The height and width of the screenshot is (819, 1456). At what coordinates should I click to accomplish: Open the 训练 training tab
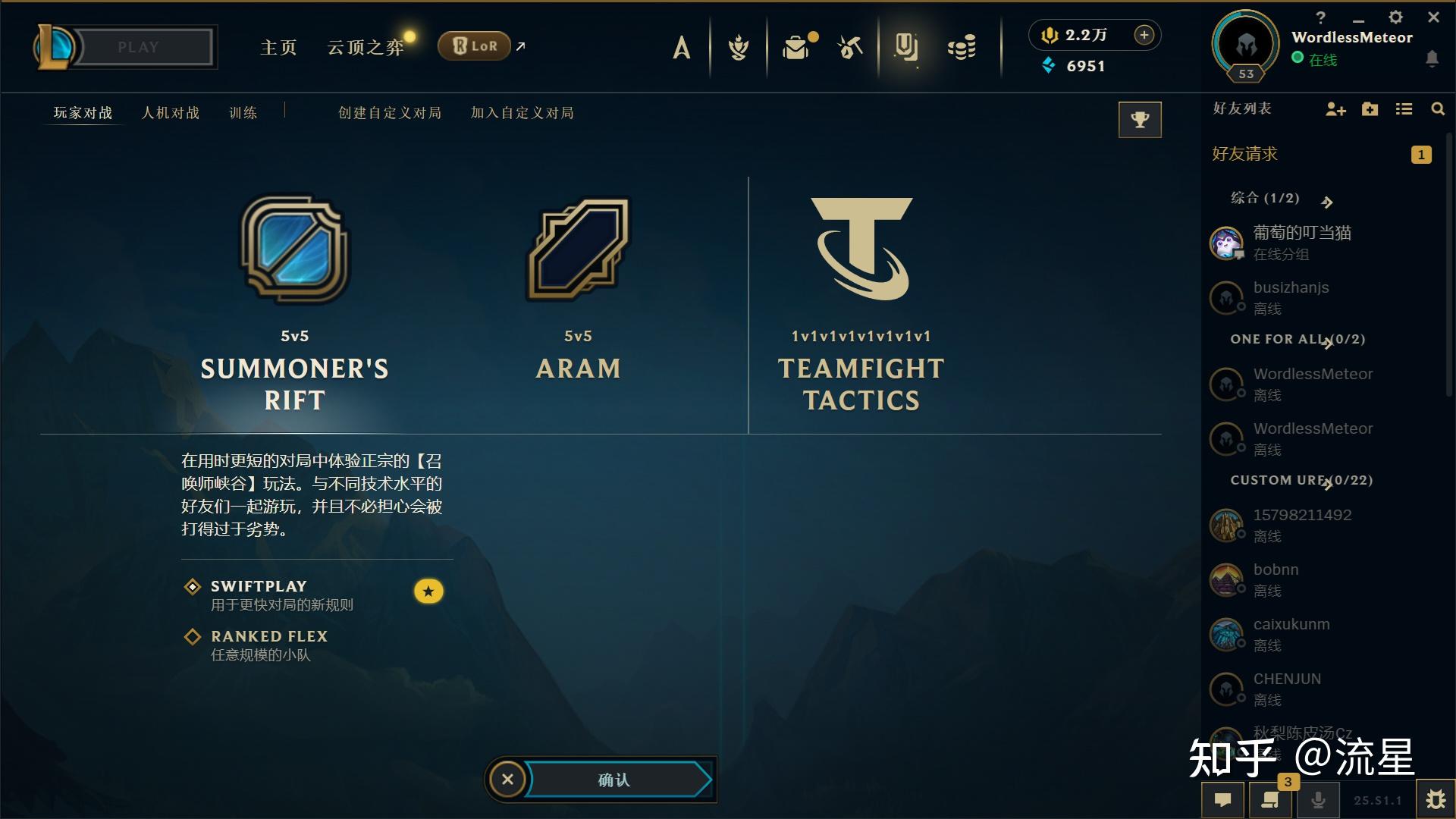point(243,113)
